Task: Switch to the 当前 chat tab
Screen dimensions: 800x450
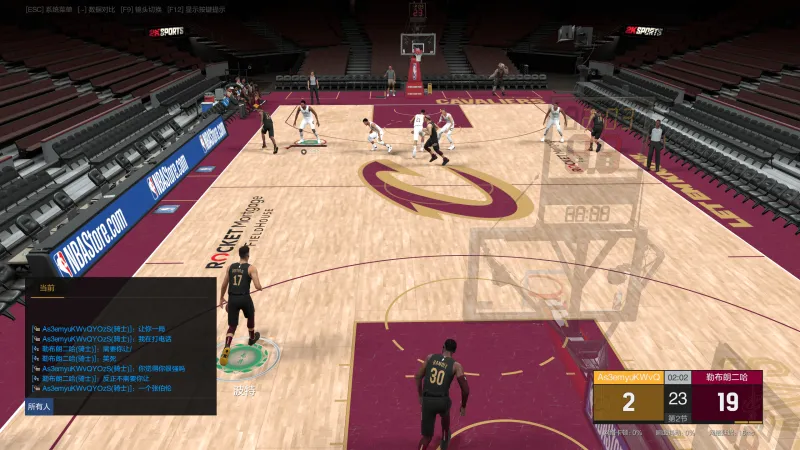Action: click(x=46, y=288)
